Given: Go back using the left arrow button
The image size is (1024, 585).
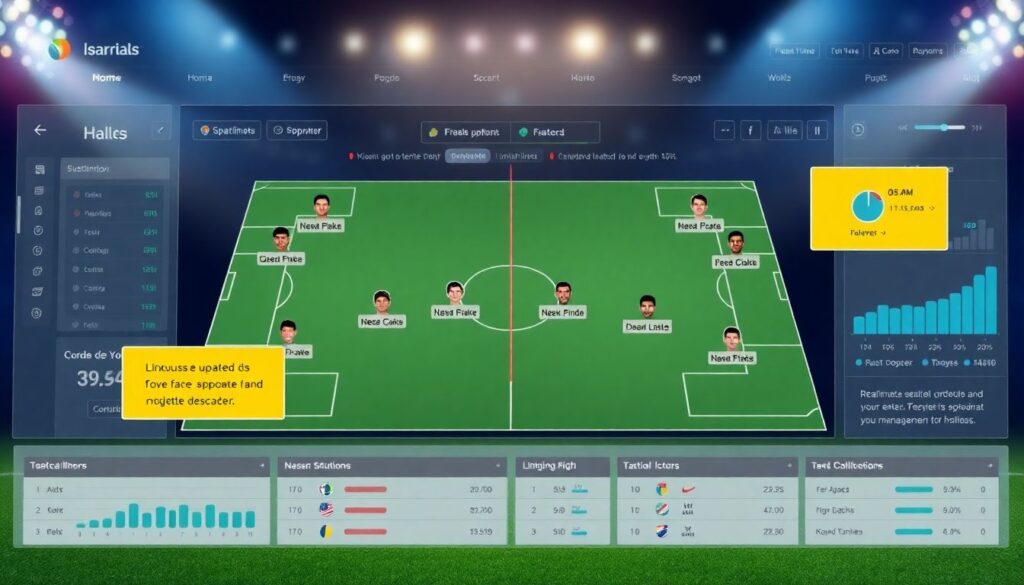Looking at the screenshot, I should coord(40,131).
